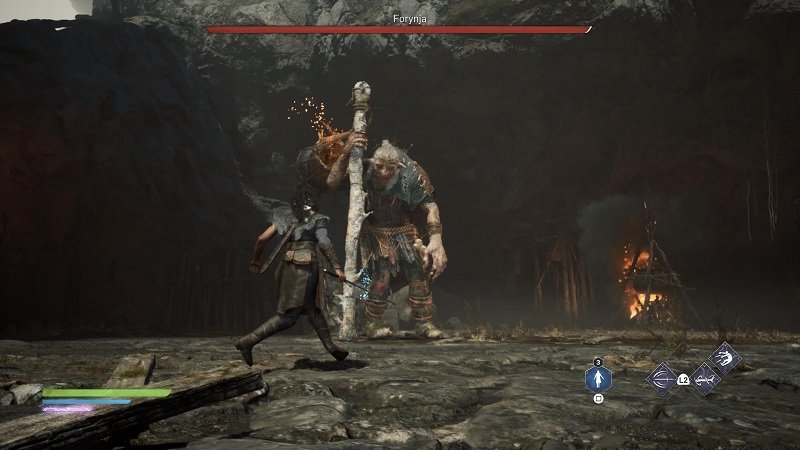This screenshot has width=800, height=450.
Task: Trigger the leaping figure skill
Action: click(x=724, y=358)
